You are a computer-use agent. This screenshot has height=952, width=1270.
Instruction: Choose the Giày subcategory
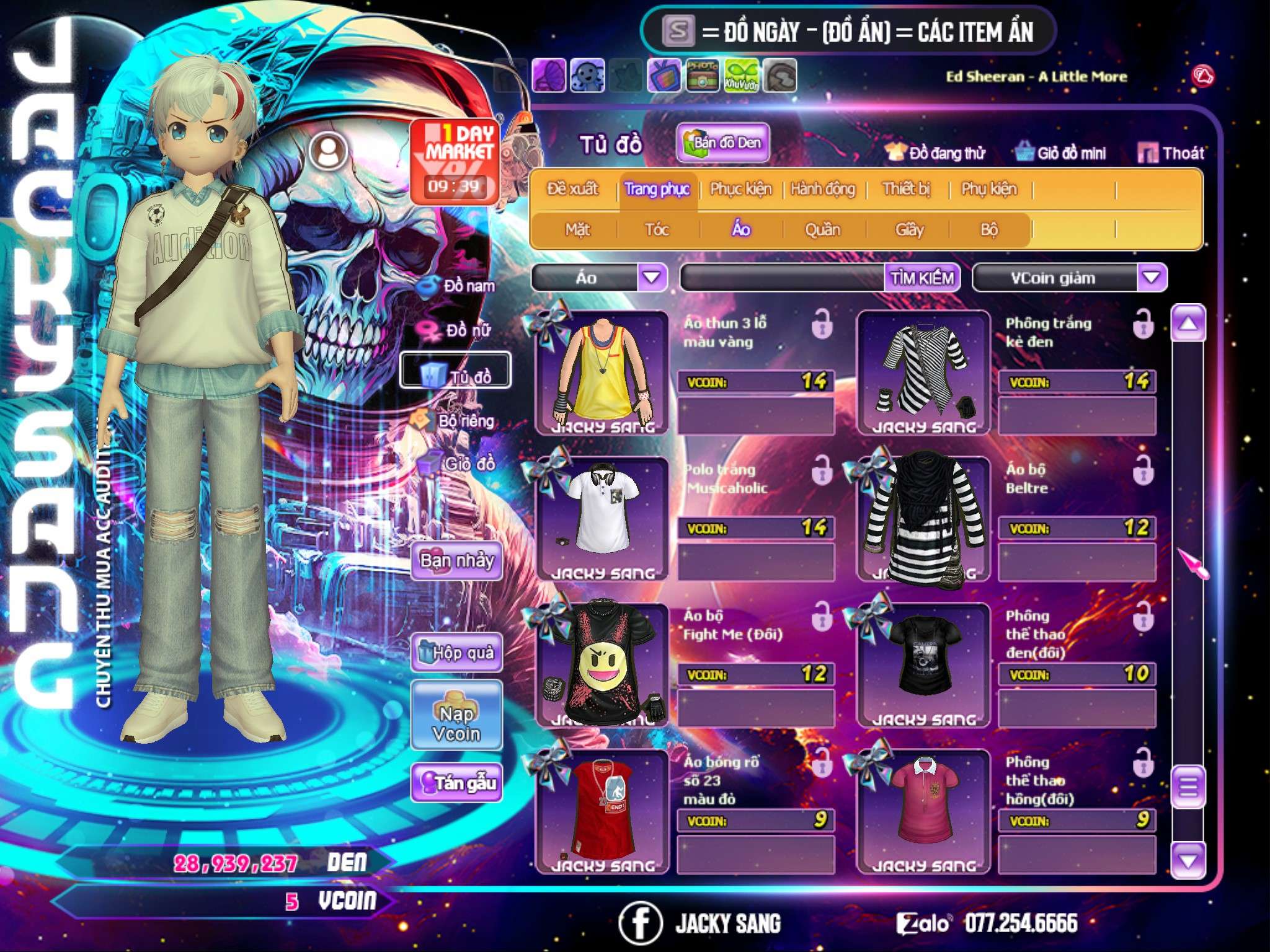tap(909, 230)
